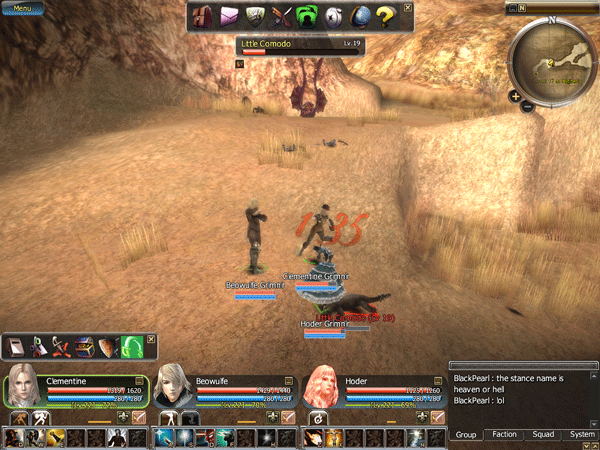
Task: Open the Menu button
Action: click(x=21, y=8)
